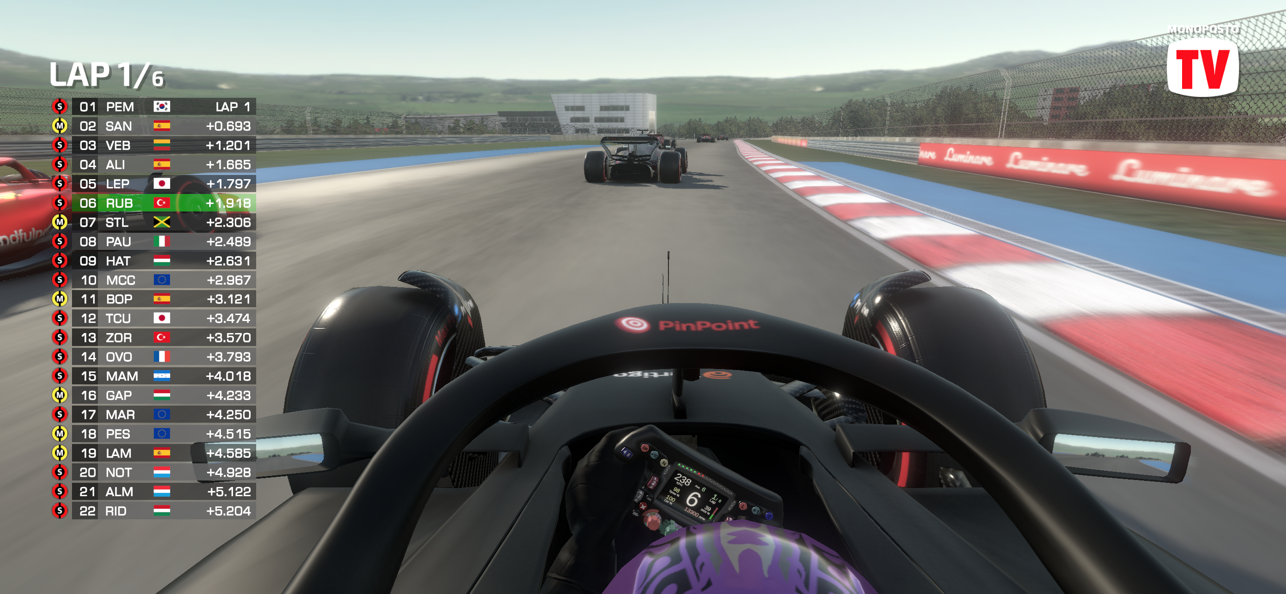Viewport: 1286px width, 594px height.
Task: Select the MAM row in fifteenth
Action: 155,376
